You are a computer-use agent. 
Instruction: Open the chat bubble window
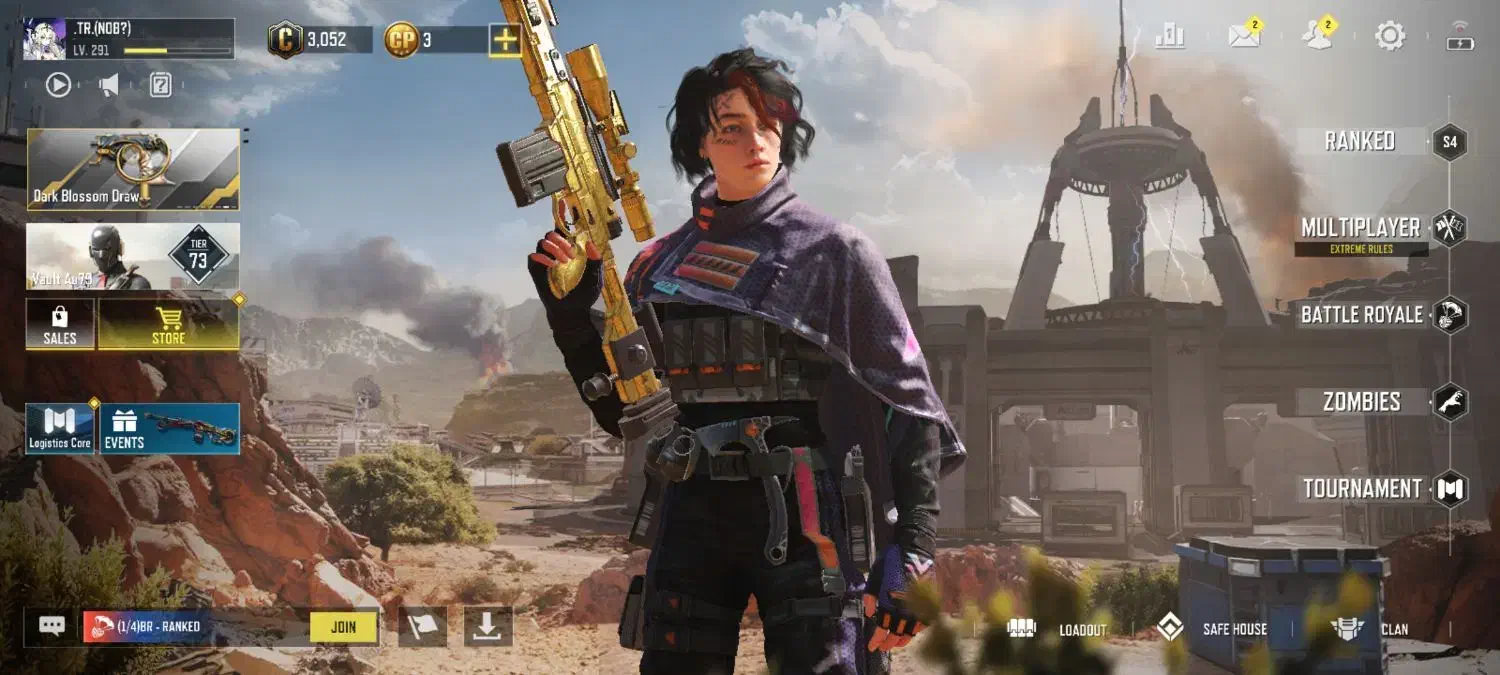tap(52, 626)
